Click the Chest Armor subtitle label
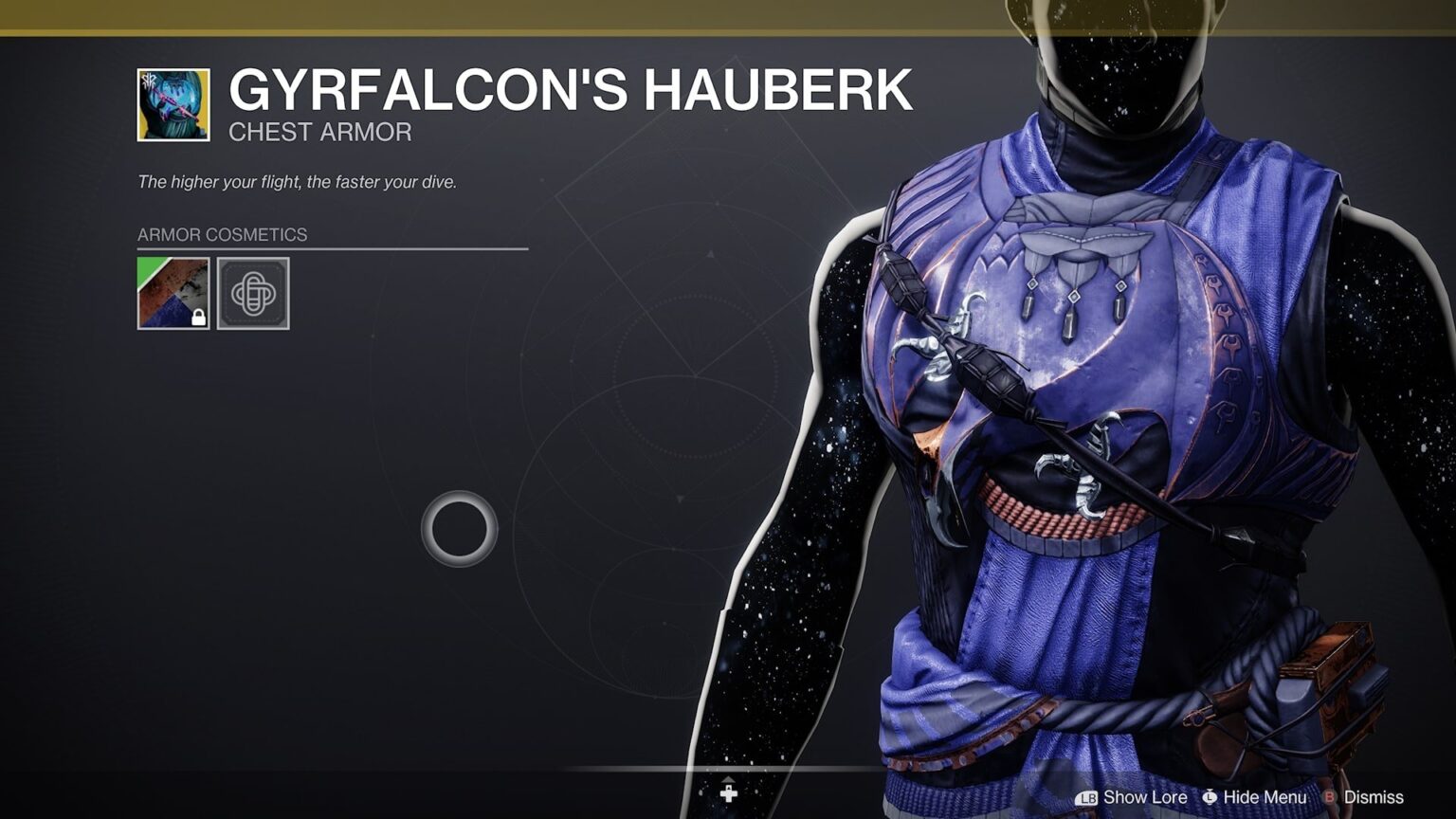This screenshot has height=819, width=1456. [x=318, y=132]
